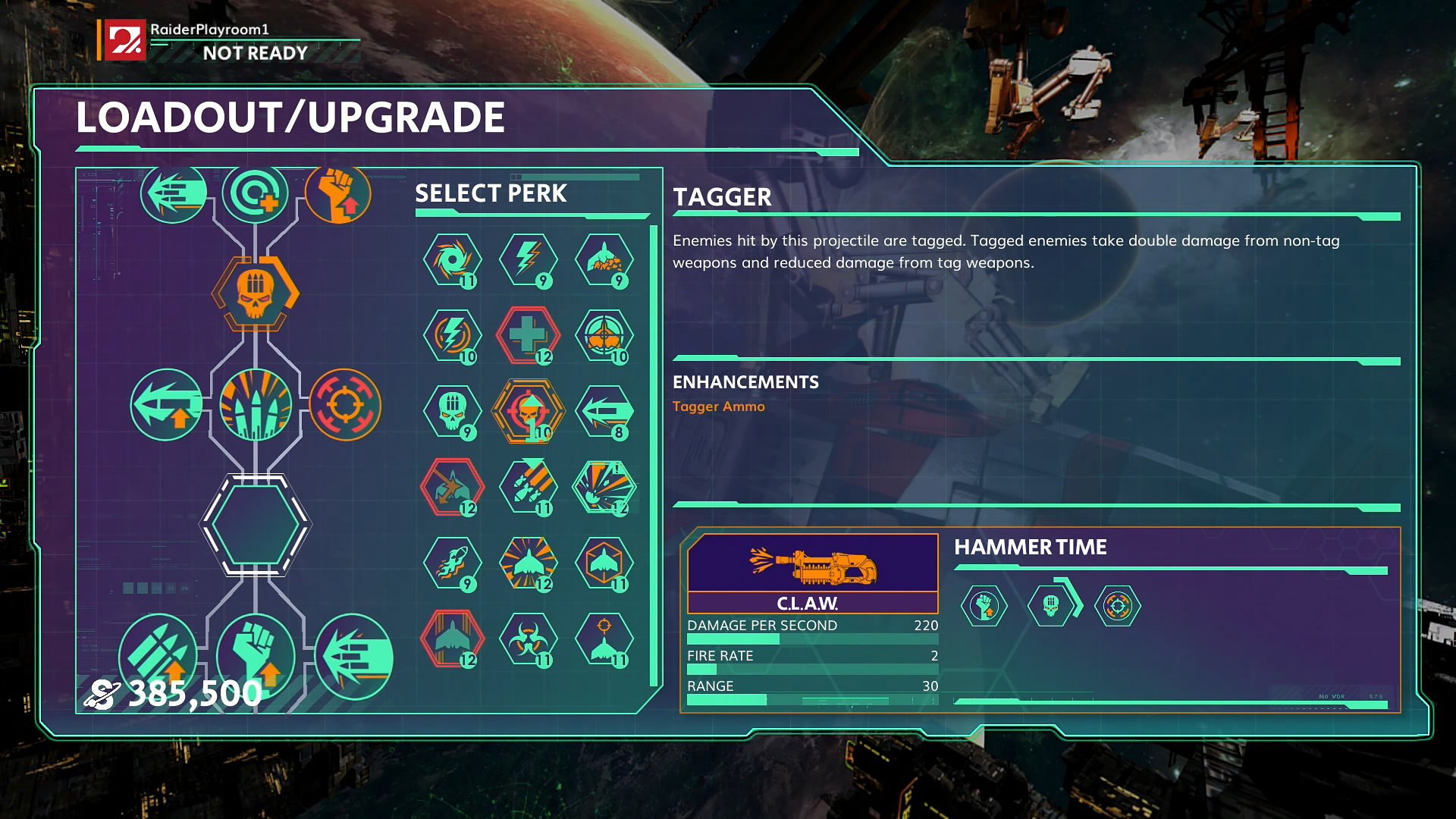Choose the skull icon under Hammer Time
Viewport: 1456px width, 819px height.
tap(1050, 606)
